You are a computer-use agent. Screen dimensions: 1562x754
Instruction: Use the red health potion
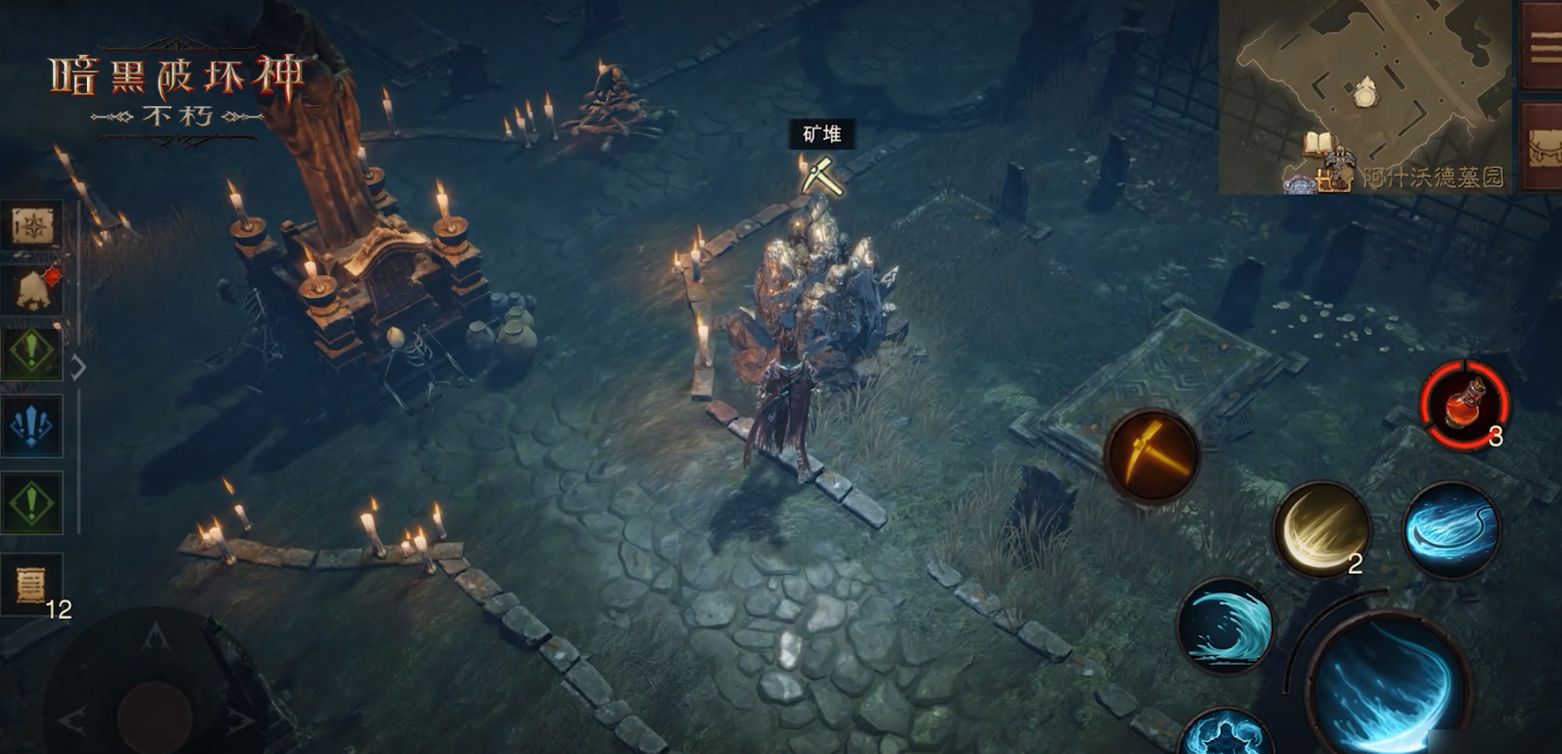(1465, 405)
